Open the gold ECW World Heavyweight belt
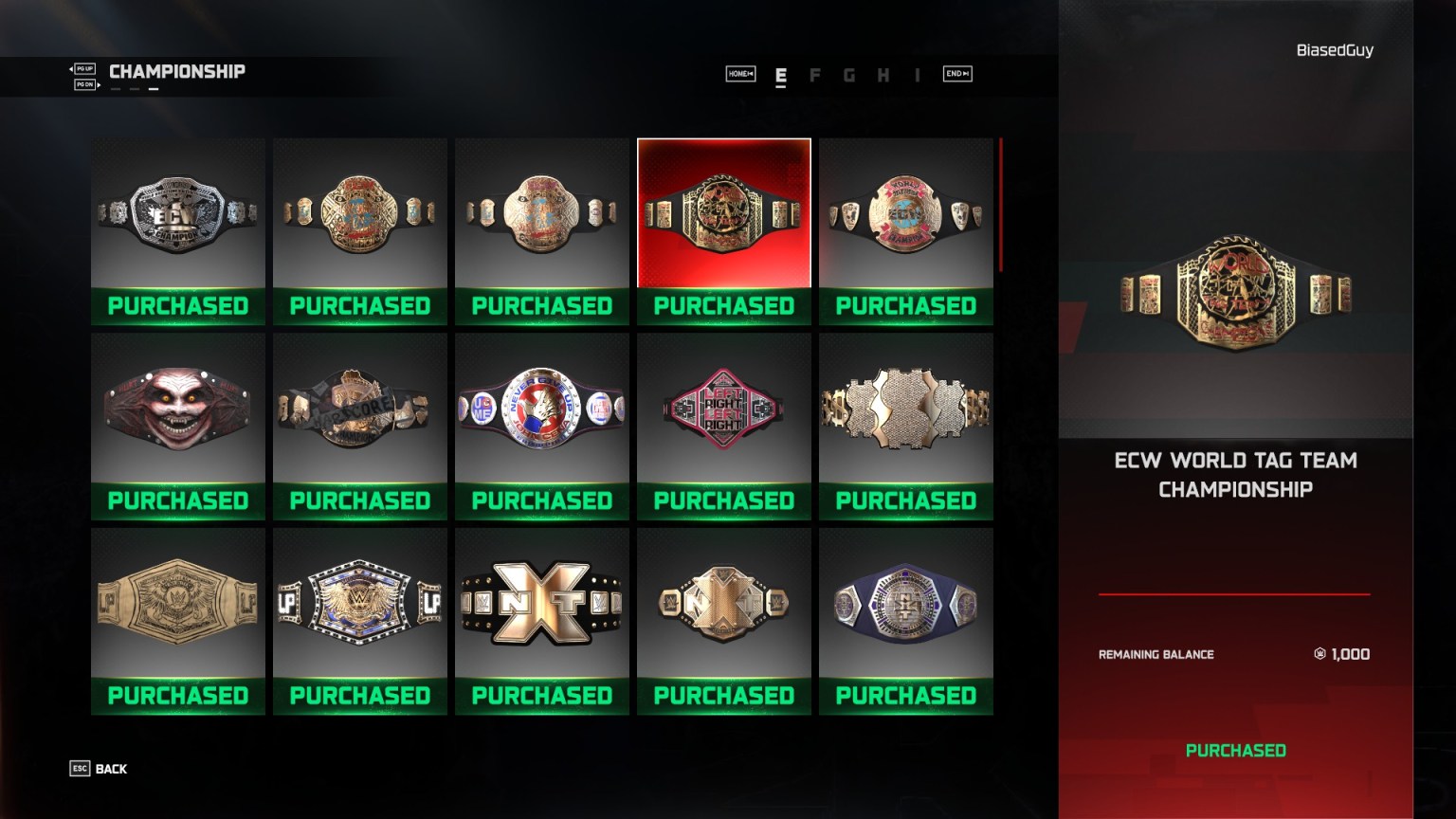1456x819 pixels. tap(359, 218)
